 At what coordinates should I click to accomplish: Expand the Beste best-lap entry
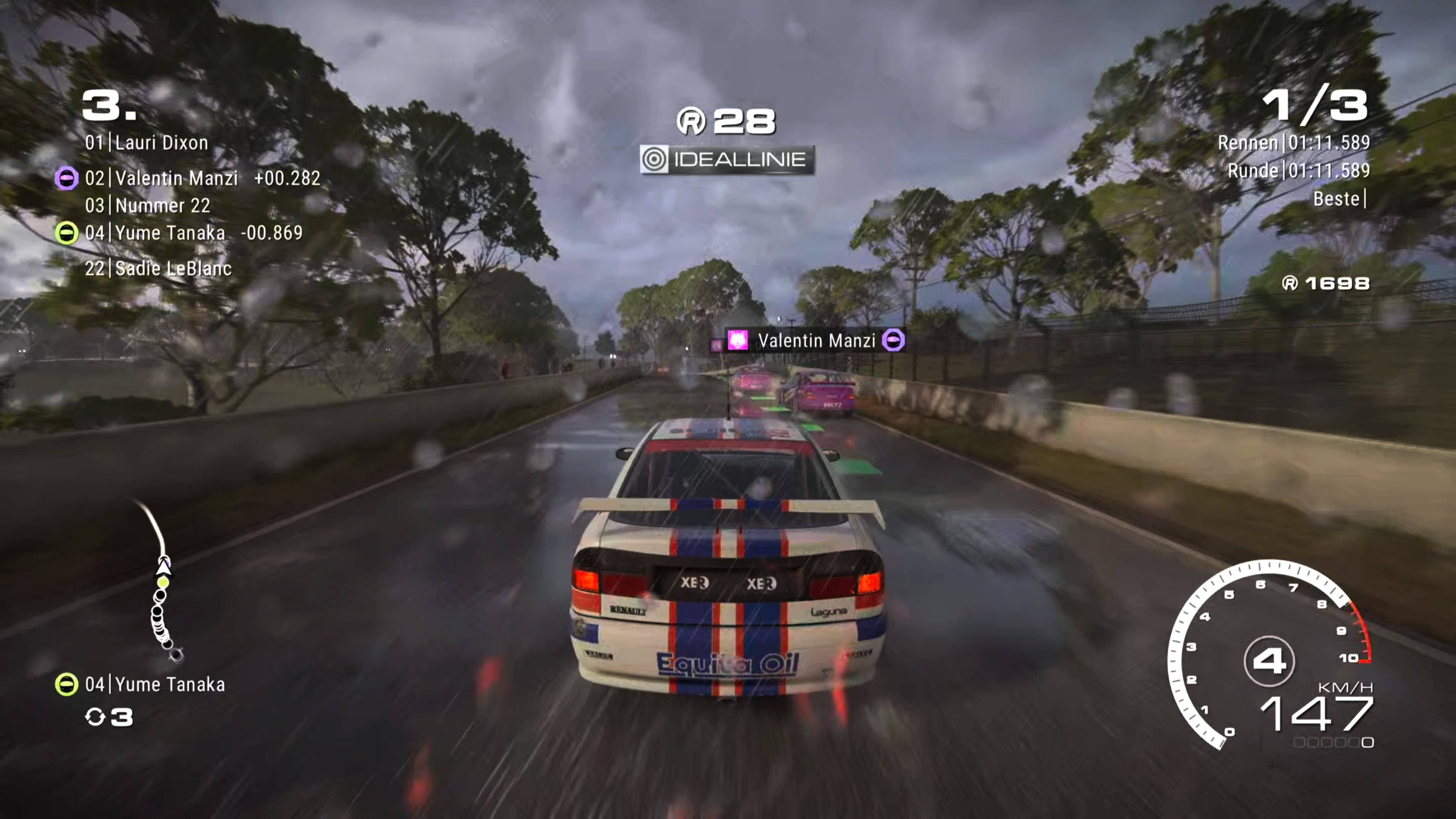1338,199
